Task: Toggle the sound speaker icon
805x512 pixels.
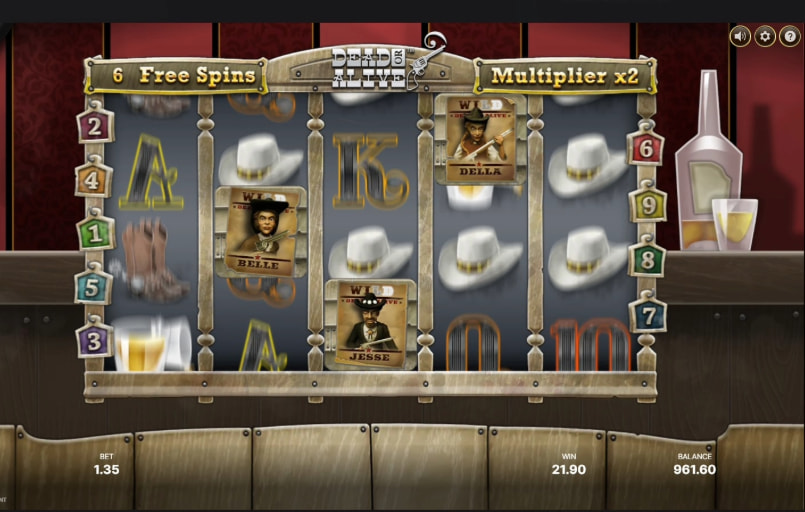Action: (x=740, y=36)
